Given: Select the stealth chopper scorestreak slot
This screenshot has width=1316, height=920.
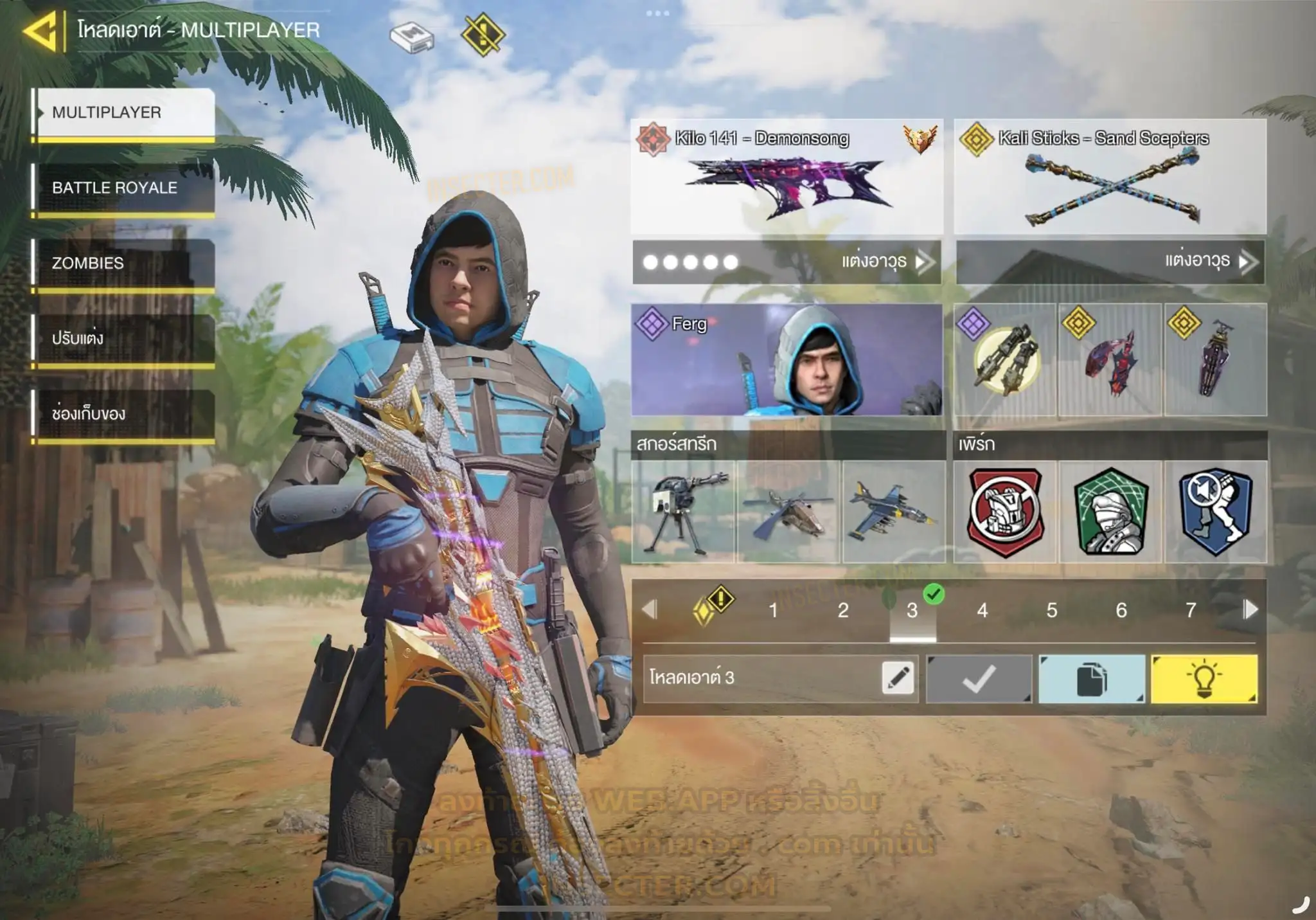Looking at the screenshot, I should 788,512.
